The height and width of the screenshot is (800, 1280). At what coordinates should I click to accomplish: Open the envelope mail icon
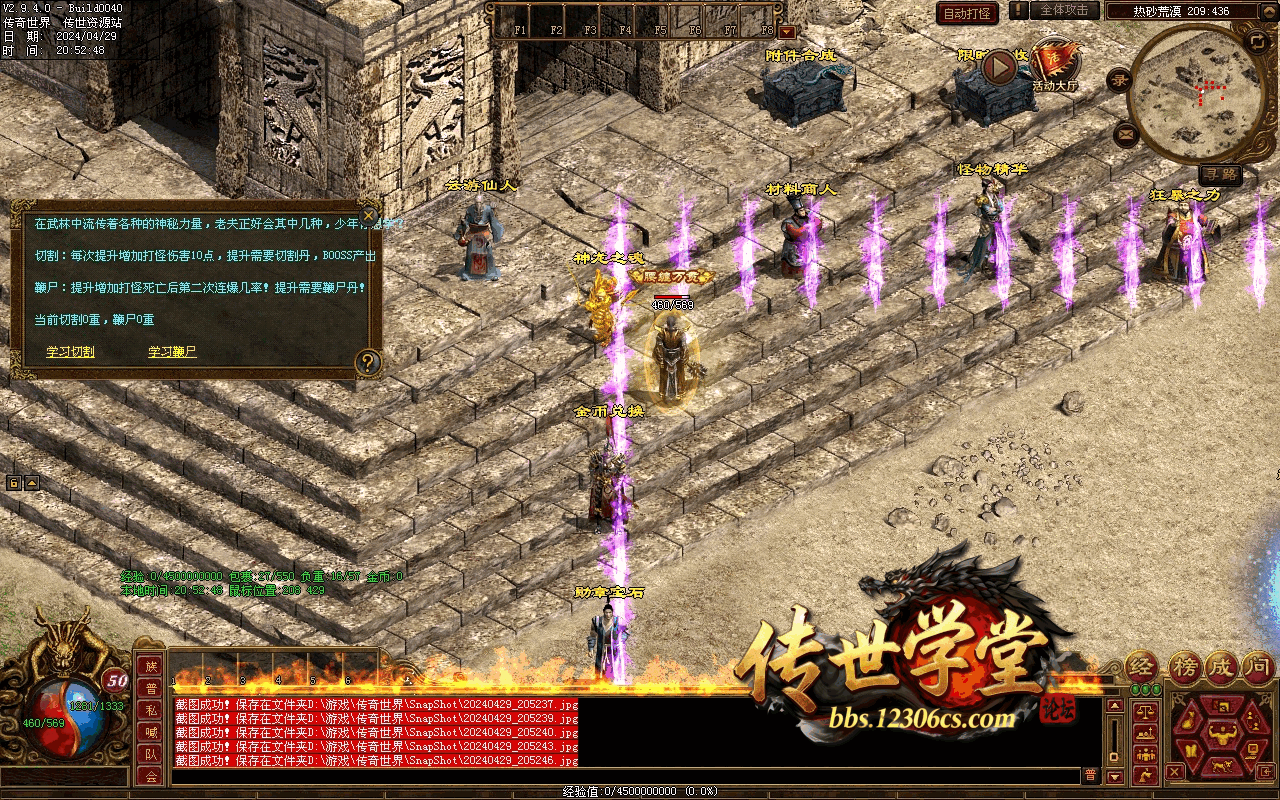click(x=1127, y=132)
